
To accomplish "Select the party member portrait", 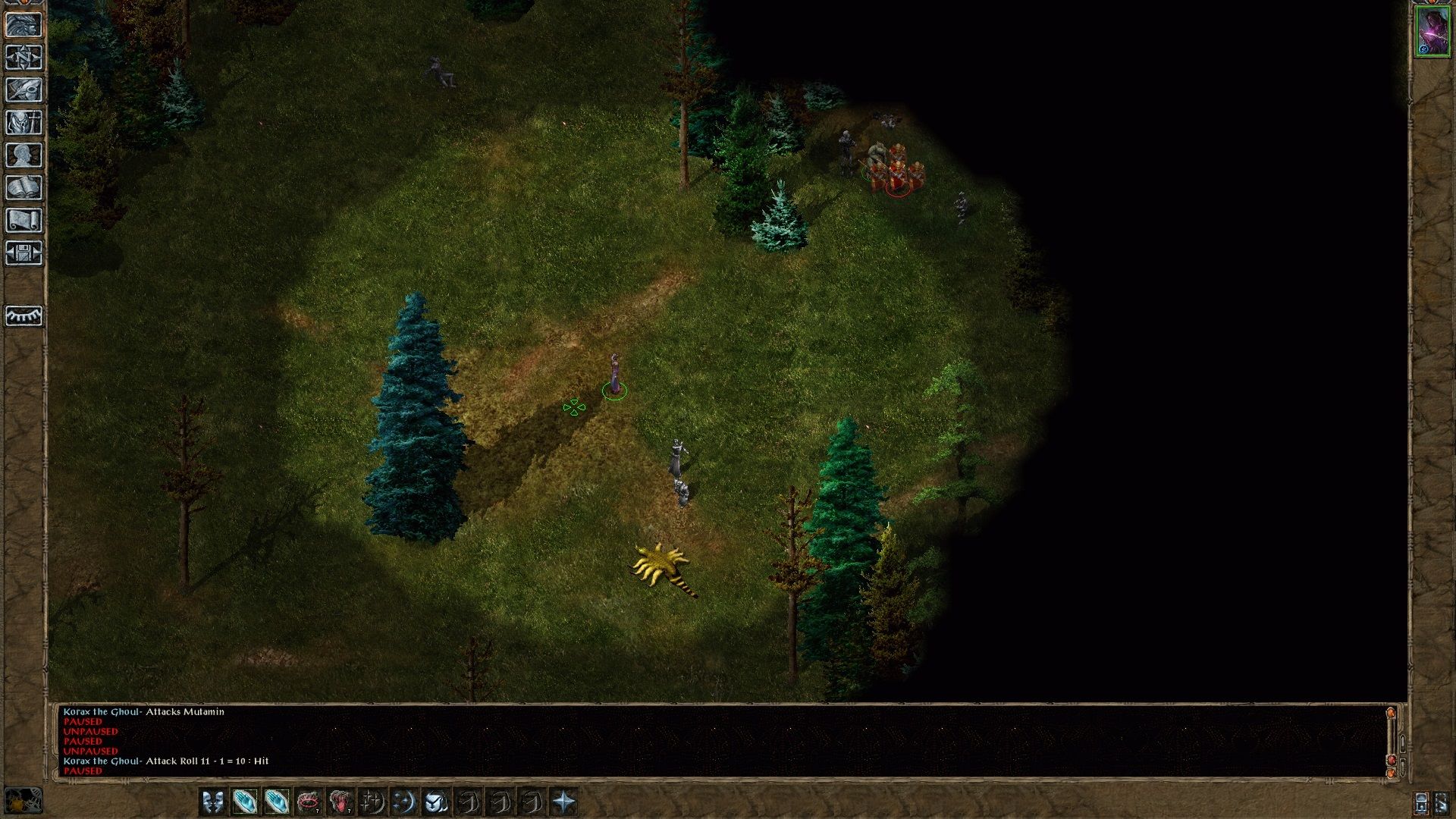I will tap(1432, 32).
